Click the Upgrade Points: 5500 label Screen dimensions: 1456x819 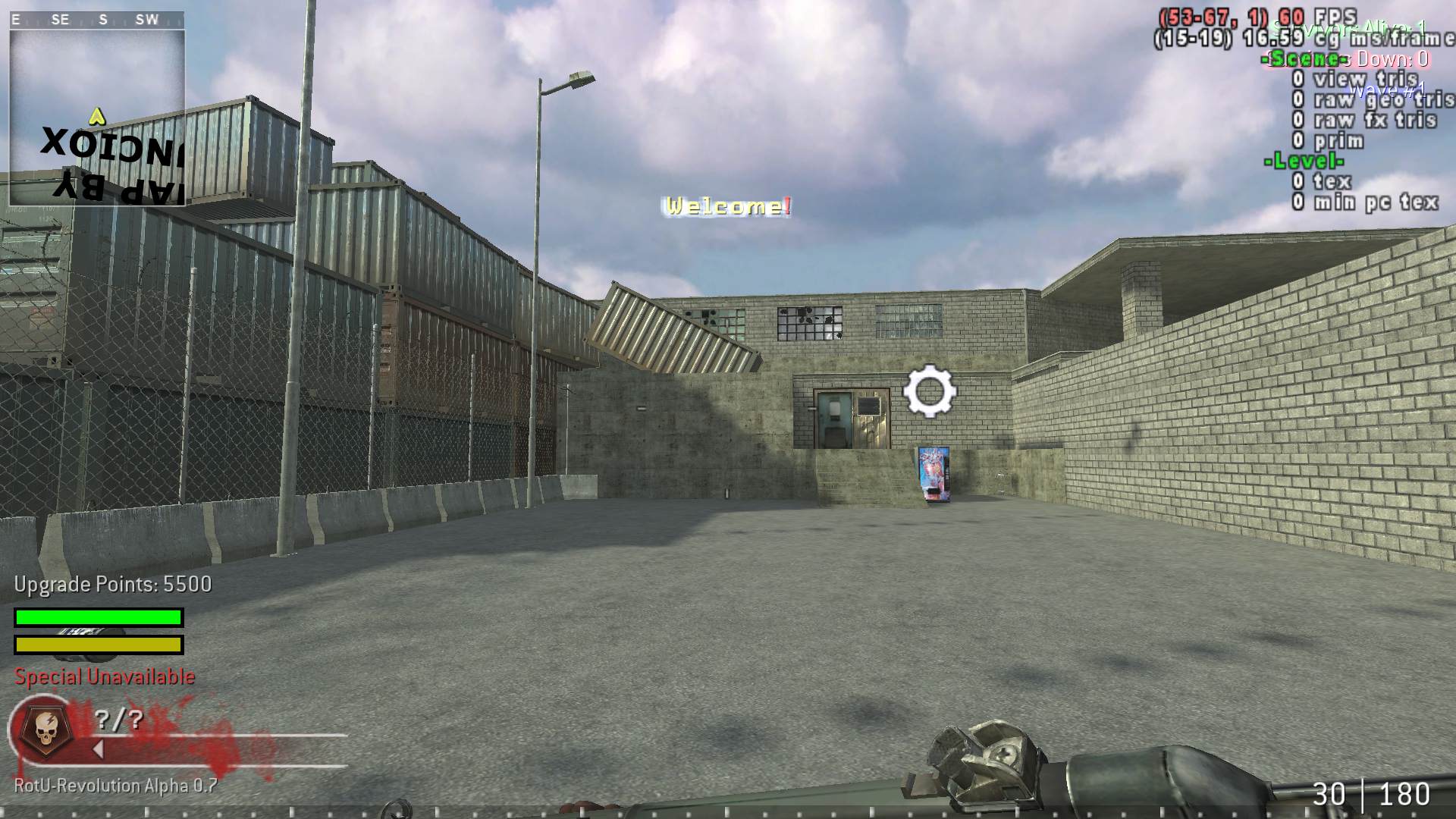[111, 585]
